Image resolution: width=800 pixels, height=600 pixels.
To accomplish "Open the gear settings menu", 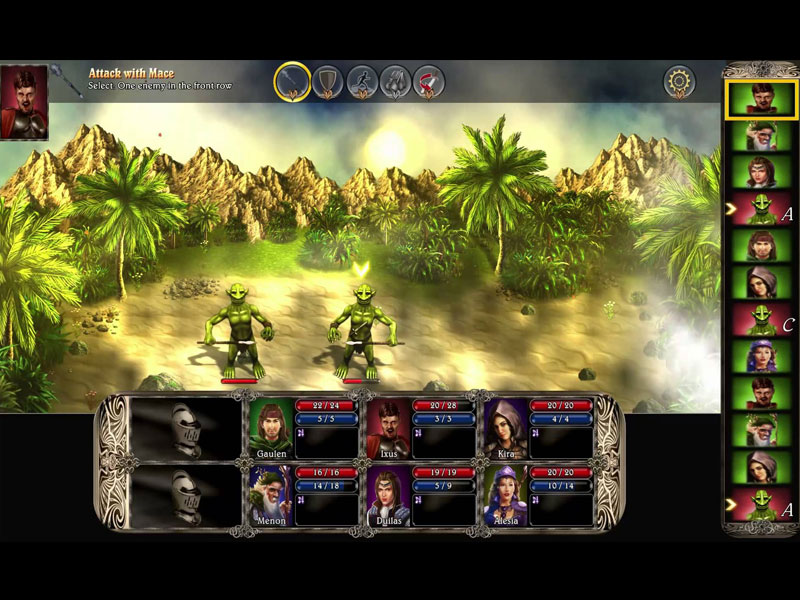I will click(x=680, y=81).
